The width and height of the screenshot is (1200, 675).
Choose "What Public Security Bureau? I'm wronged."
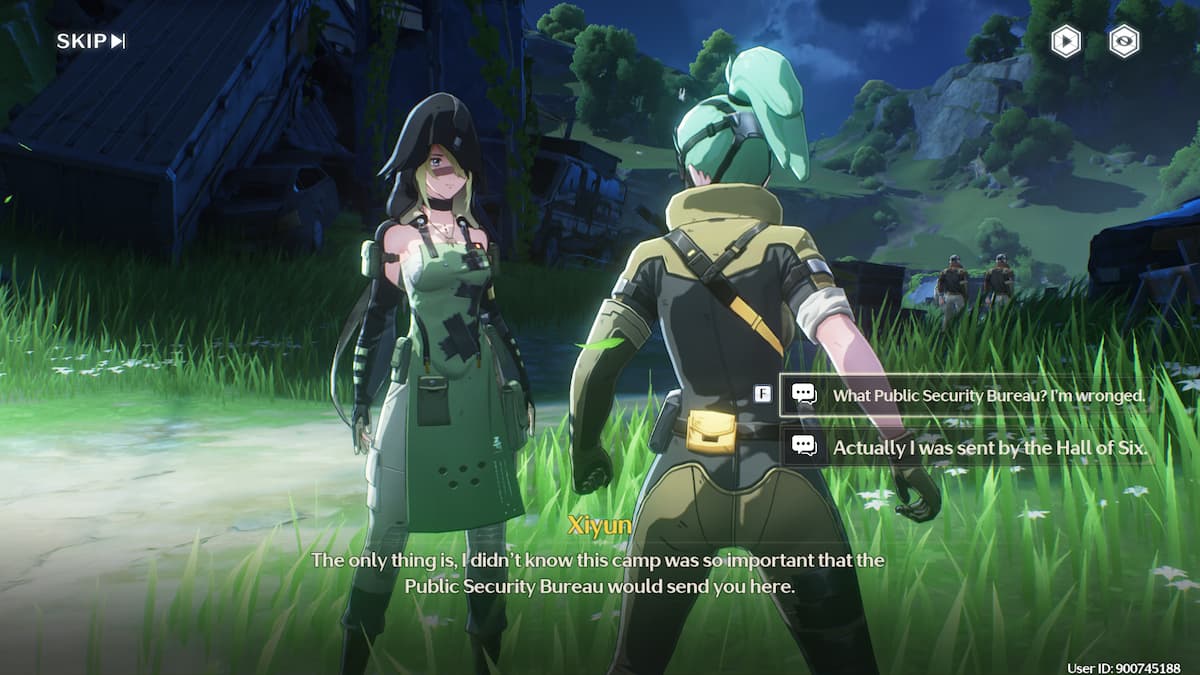click(988, 395)
